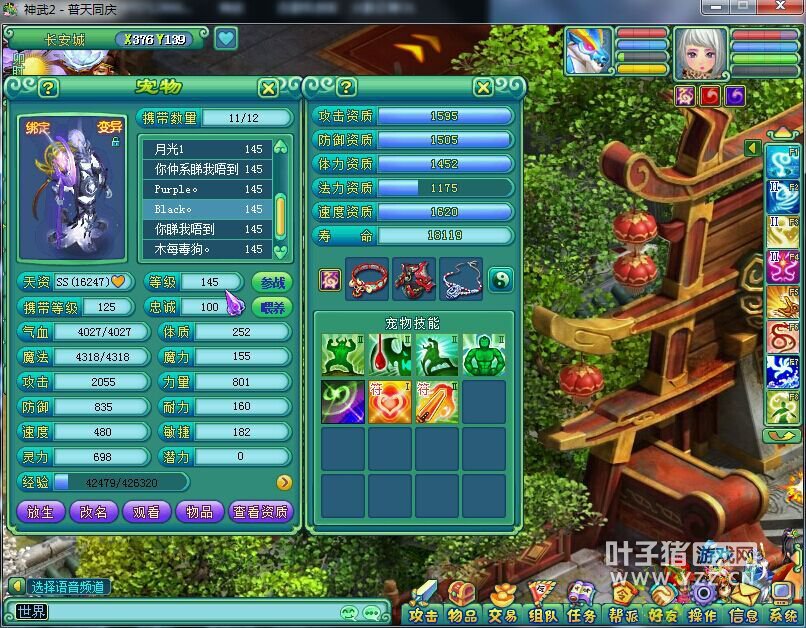Select the silver necklace pet equipment slot
The image size is (806, 628).
click(x=460, y=279)
